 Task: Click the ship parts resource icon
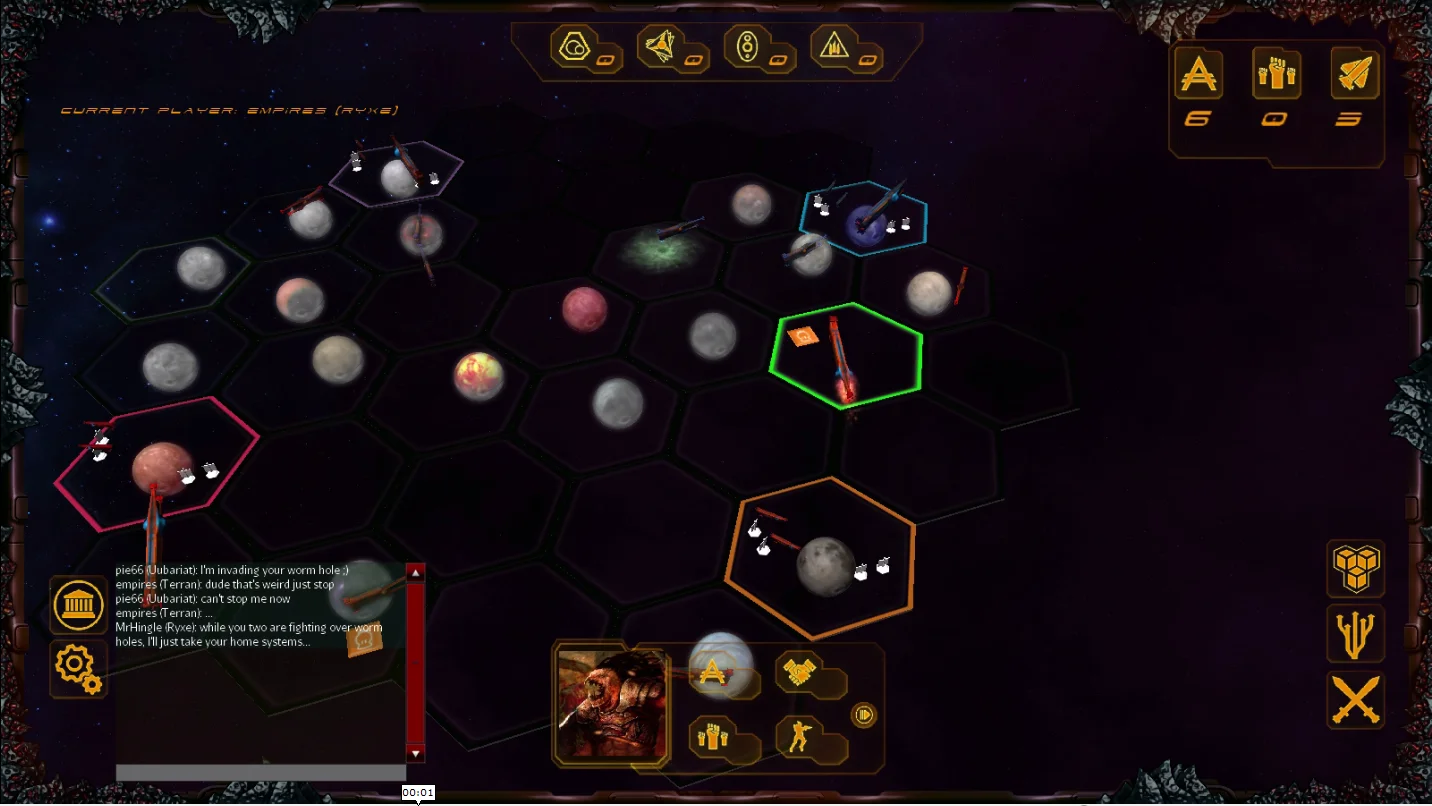pyautogui.click(x=662, y=45)
